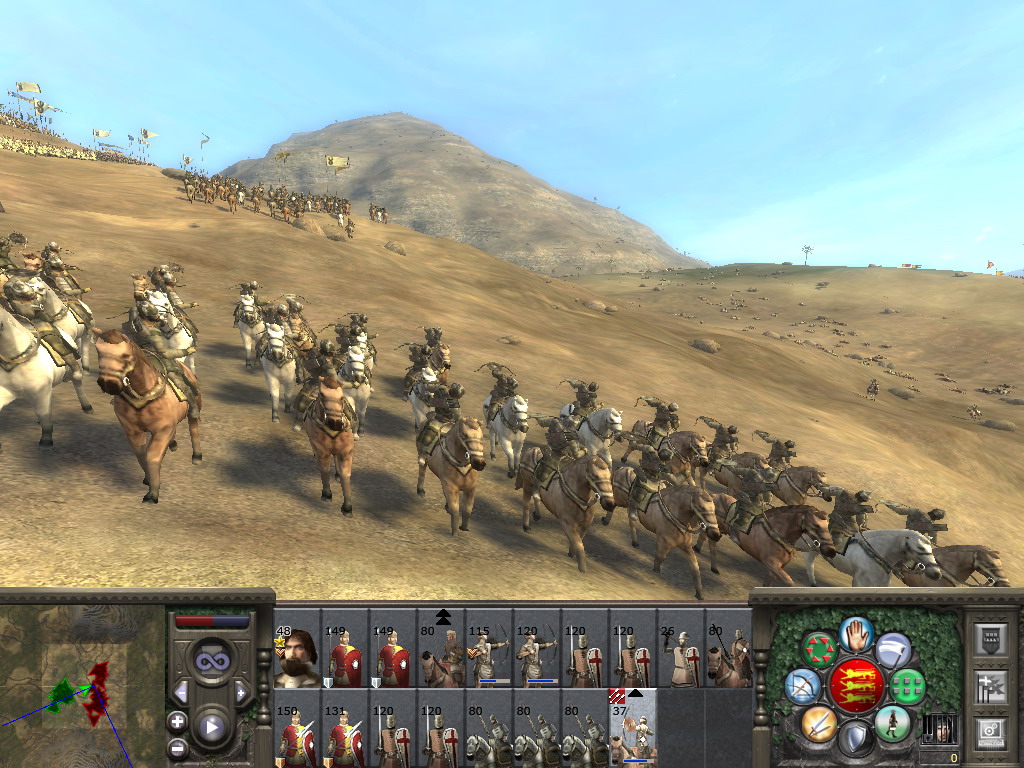Select the 131-man swordsmen unit card
The image size is (1024, 768).
[x=345, y=728]
